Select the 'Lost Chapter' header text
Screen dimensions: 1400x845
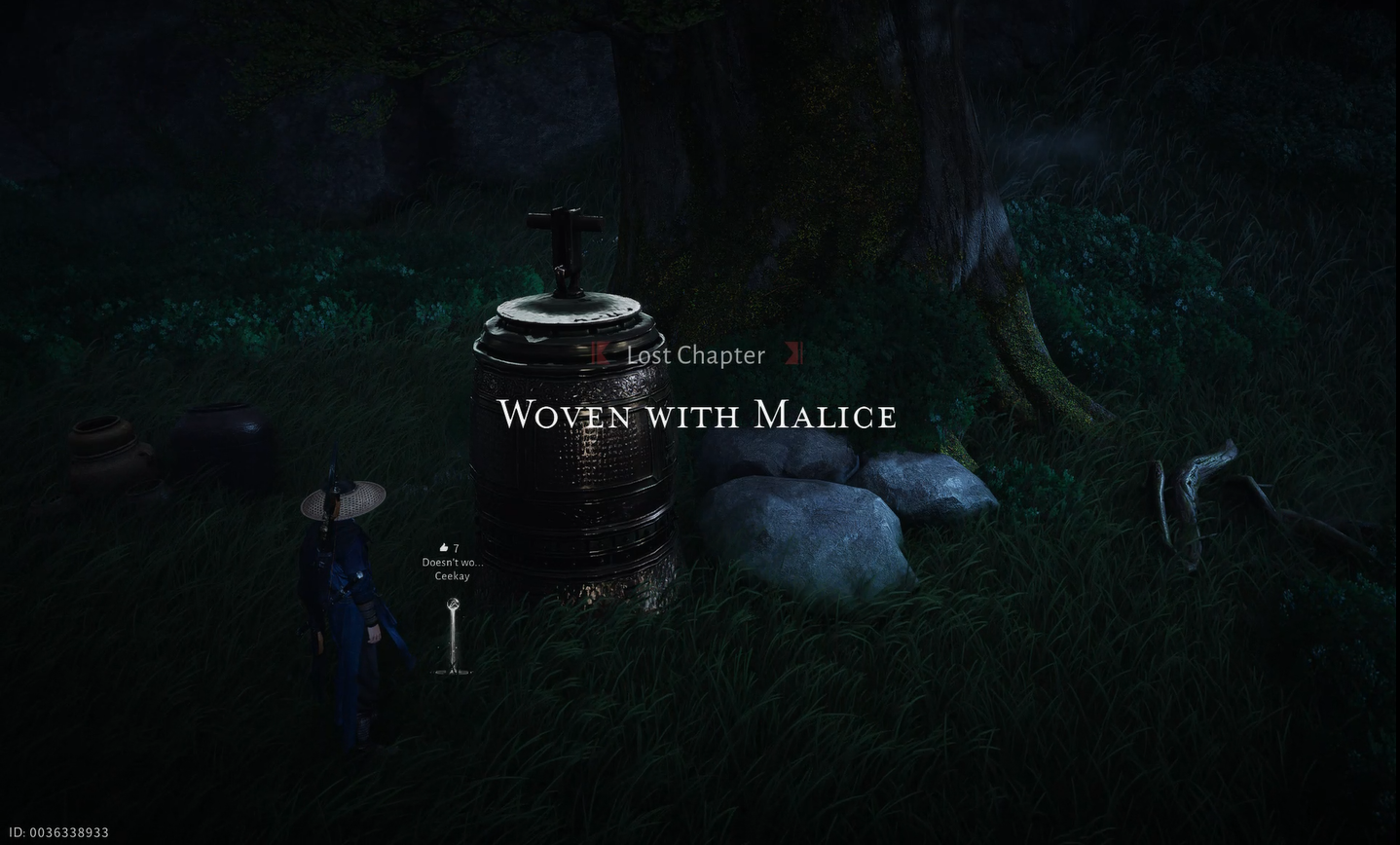(x=697, y=354)
